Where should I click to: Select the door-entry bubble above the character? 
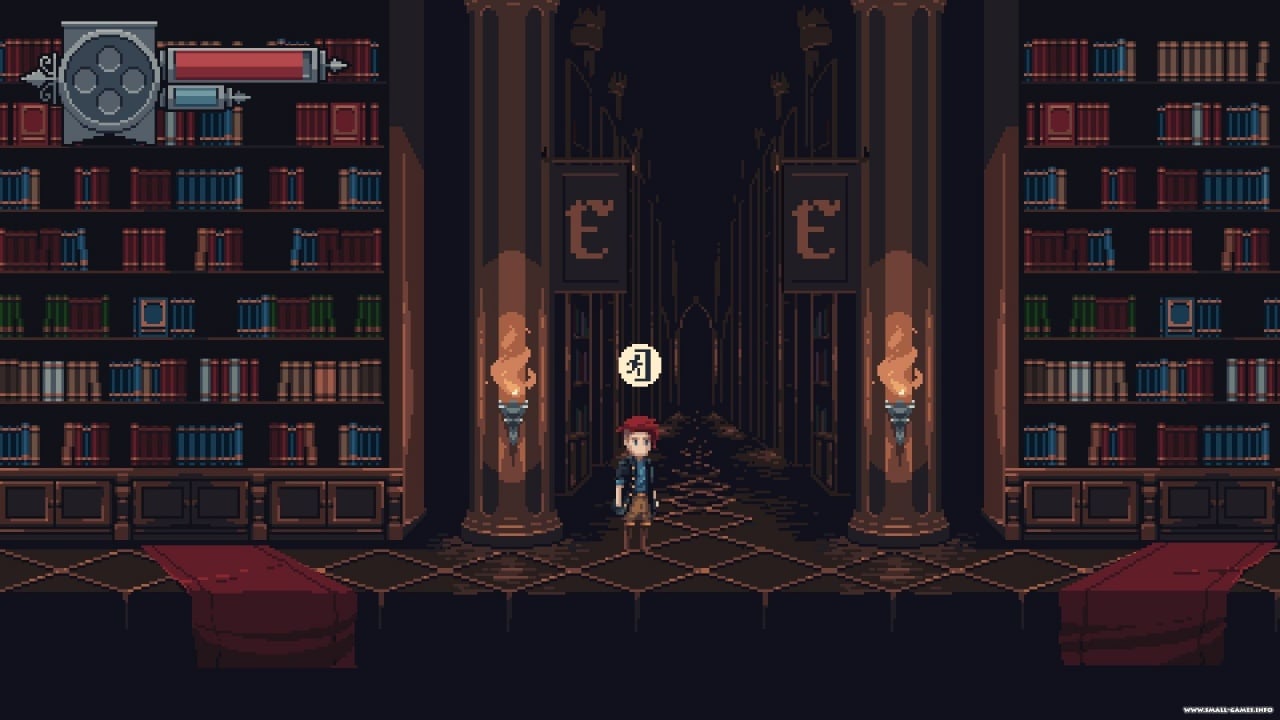[x=640, y=365]
